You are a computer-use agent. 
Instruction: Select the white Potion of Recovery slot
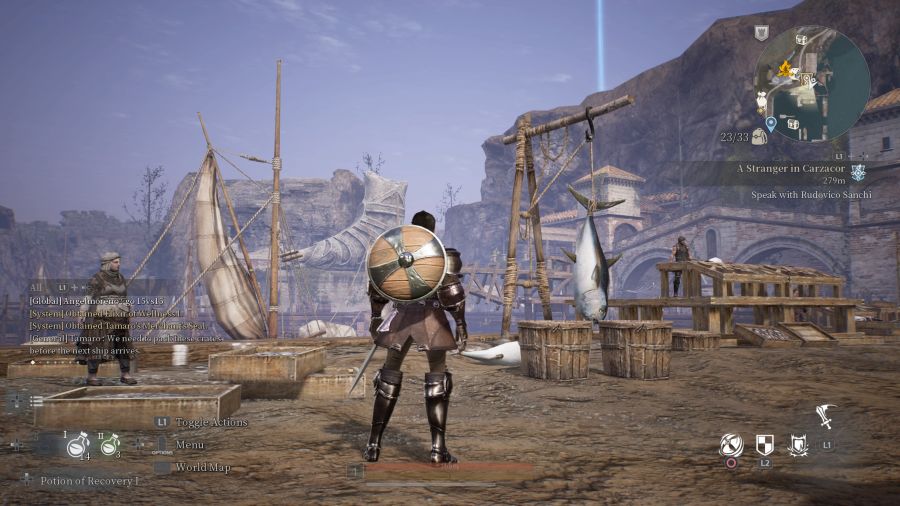click(78, 448)
